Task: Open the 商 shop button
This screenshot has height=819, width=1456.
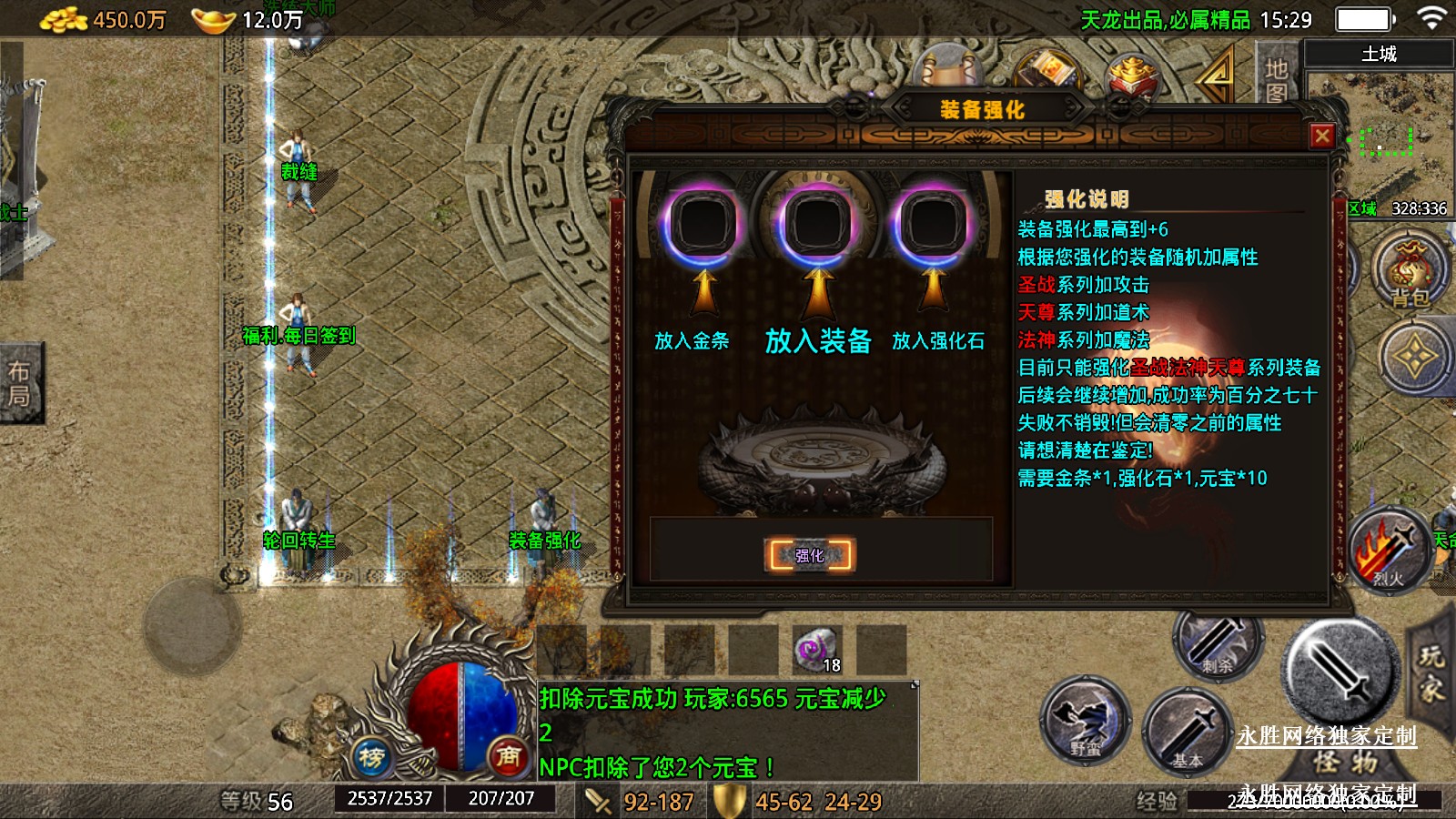Action: [509, 756]
